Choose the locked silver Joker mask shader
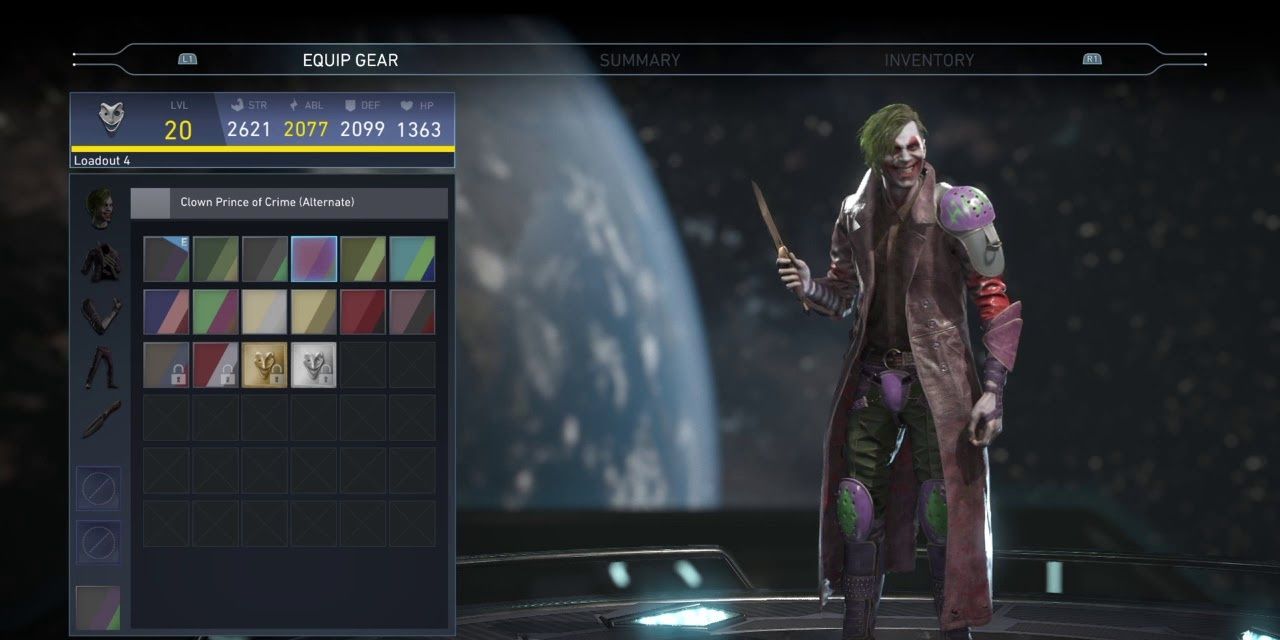Screen dimensions: 1280x640 (x=314, y=365)
